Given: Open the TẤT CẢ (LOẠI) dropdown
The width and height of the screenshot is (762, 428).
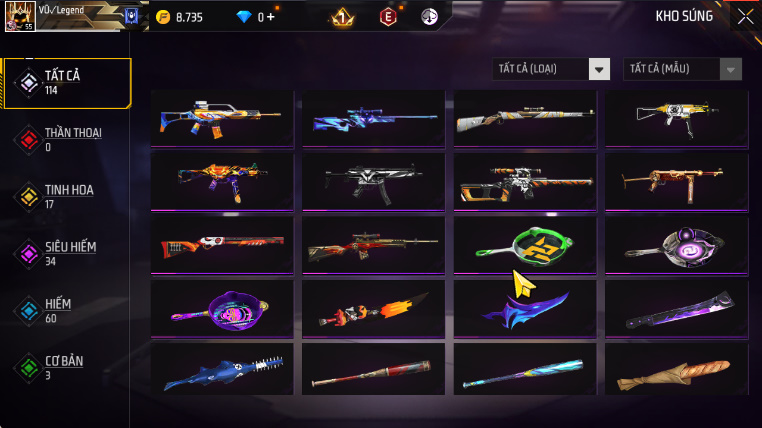Looking at the screenshot, I should click(x=552, y=69).
